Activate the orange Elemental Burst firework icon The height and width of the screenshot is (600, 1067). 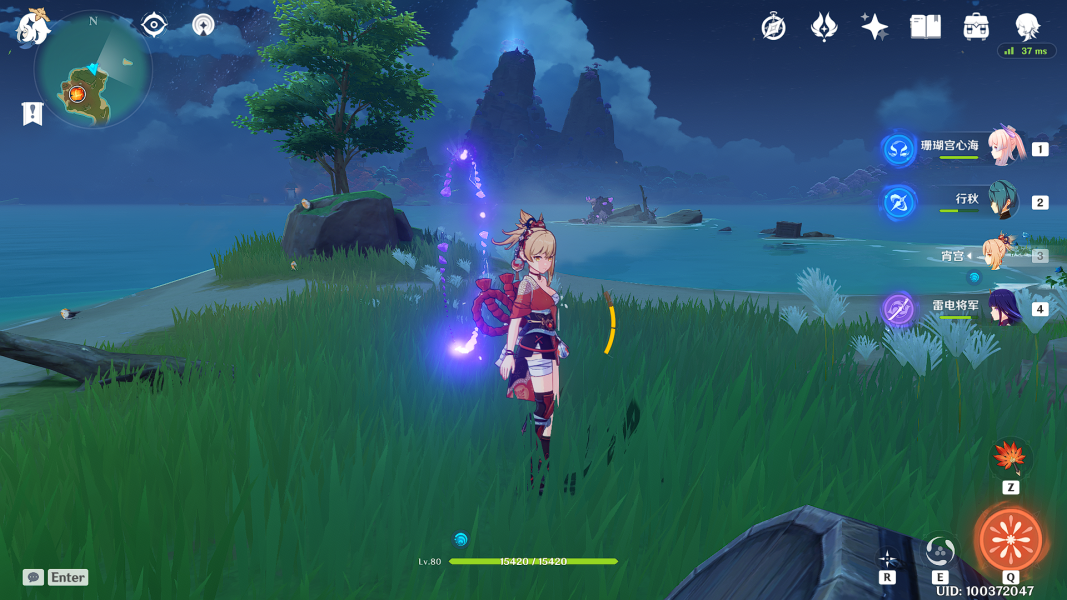coord(1010,539)
